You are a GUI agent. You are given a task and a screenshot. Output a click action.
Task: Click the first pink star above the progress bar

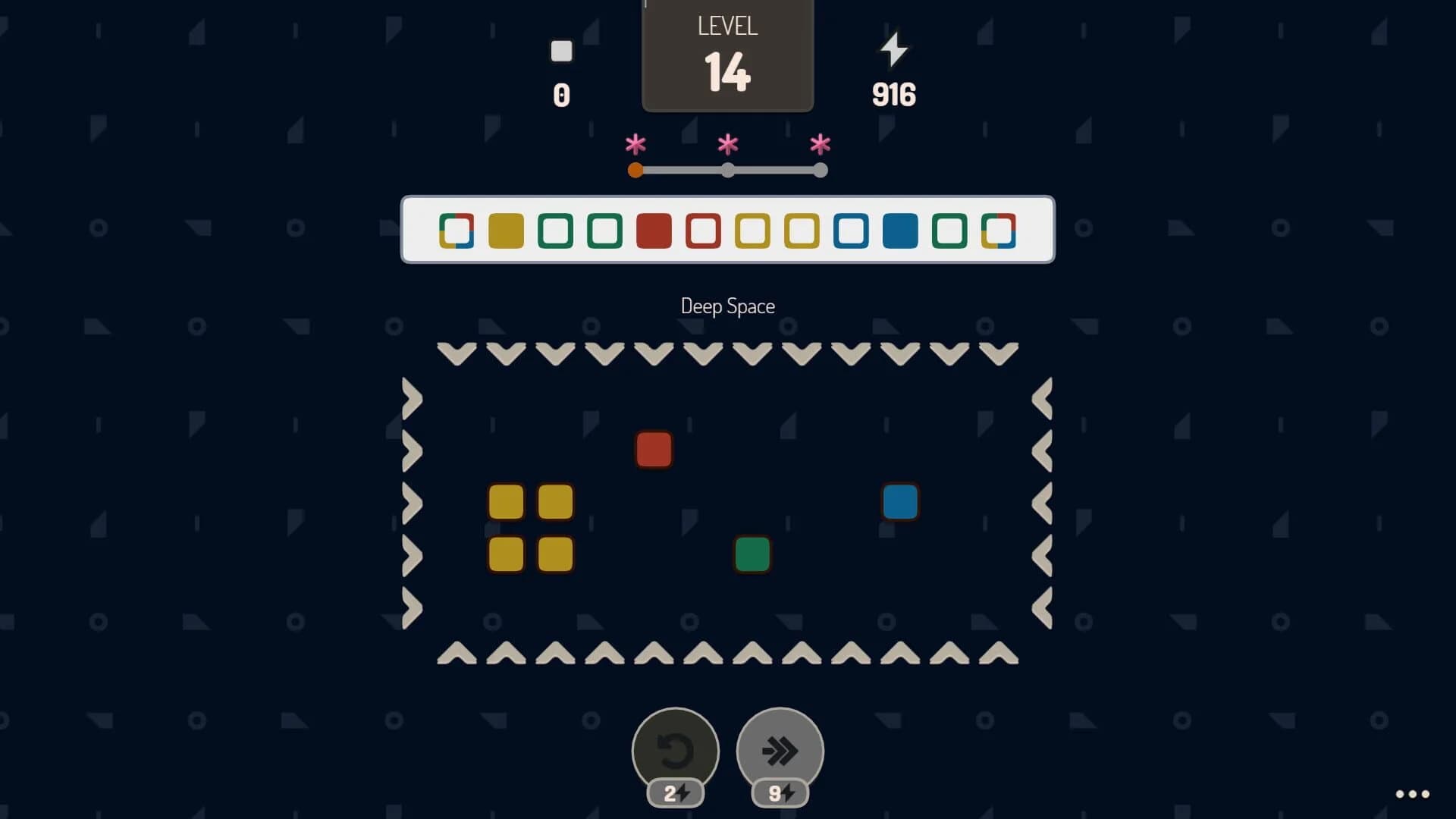[x=635, y=143]
